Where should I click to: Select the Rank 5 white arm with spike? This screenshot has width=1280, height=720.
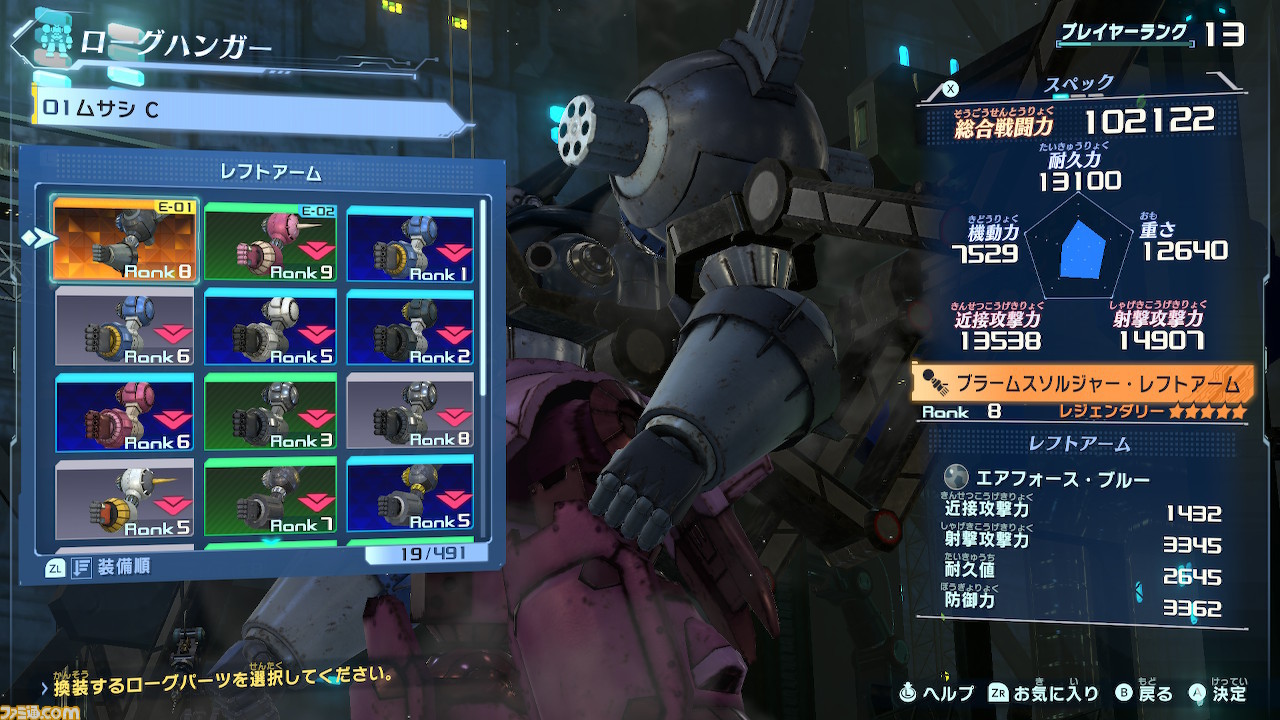pos(125,497)
